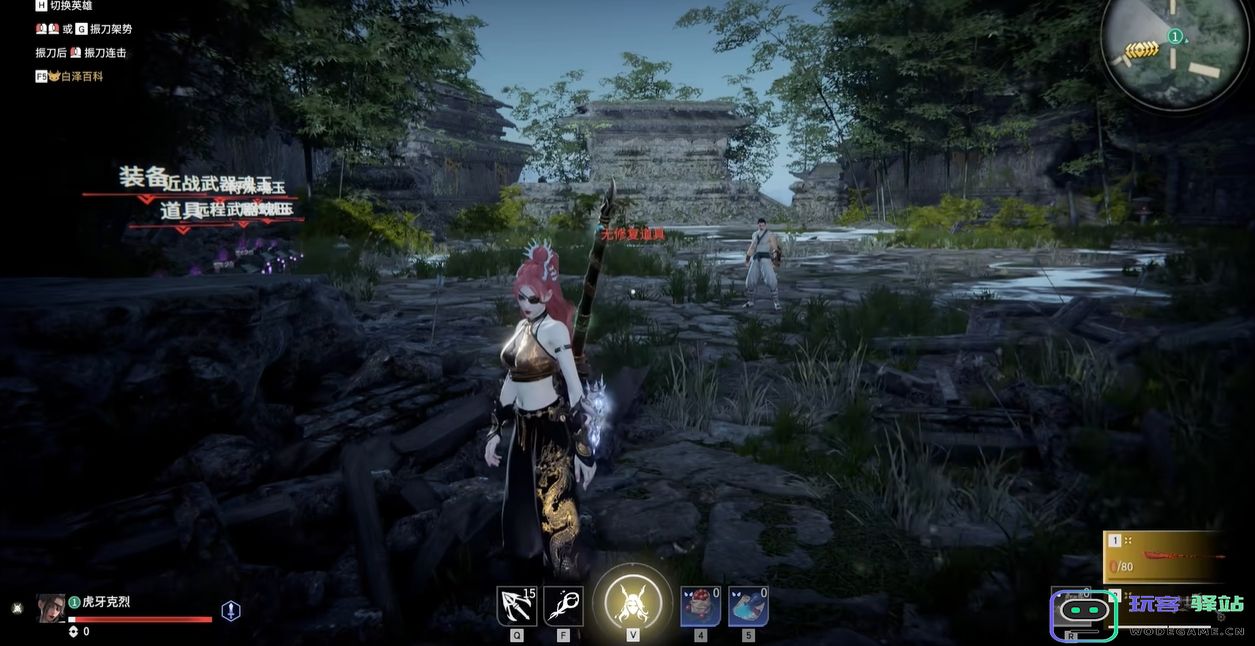Click the blue hexagon sword badge
The image size is (1255, 646).
231,611
